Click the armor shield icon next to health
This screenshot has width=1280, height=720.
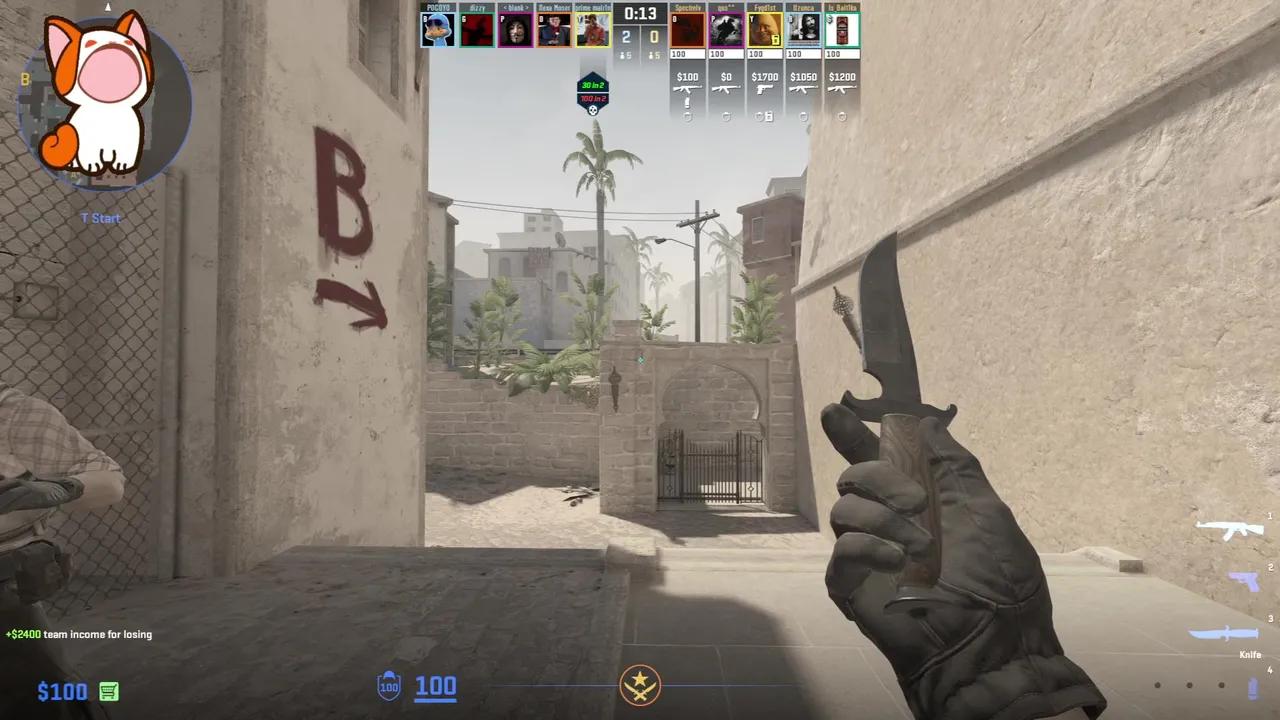point(388,686)
